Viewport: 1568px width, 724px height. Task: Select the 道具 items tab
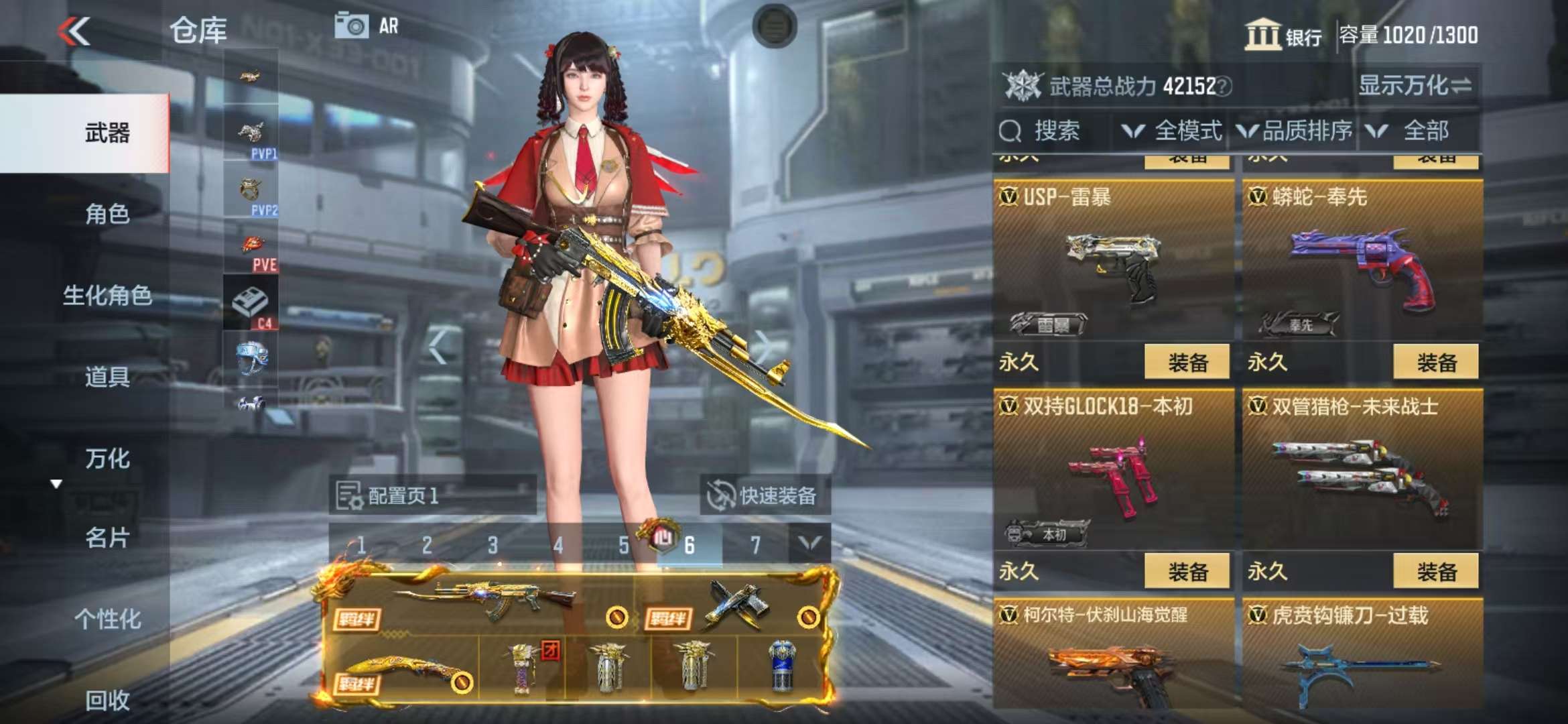coord(107,377)
